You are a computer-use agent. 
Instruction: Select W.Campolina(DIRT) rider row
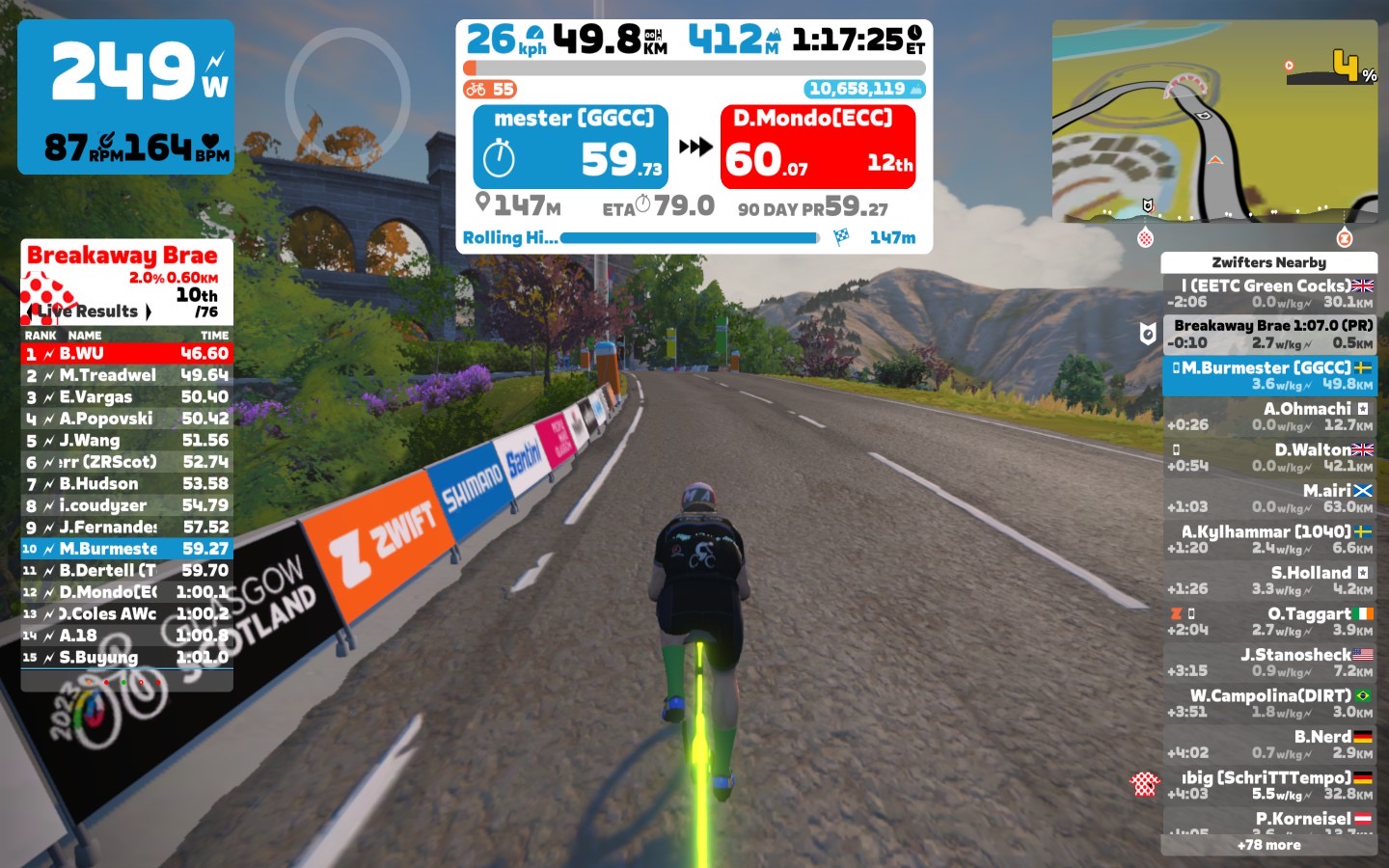(1268, 704)
